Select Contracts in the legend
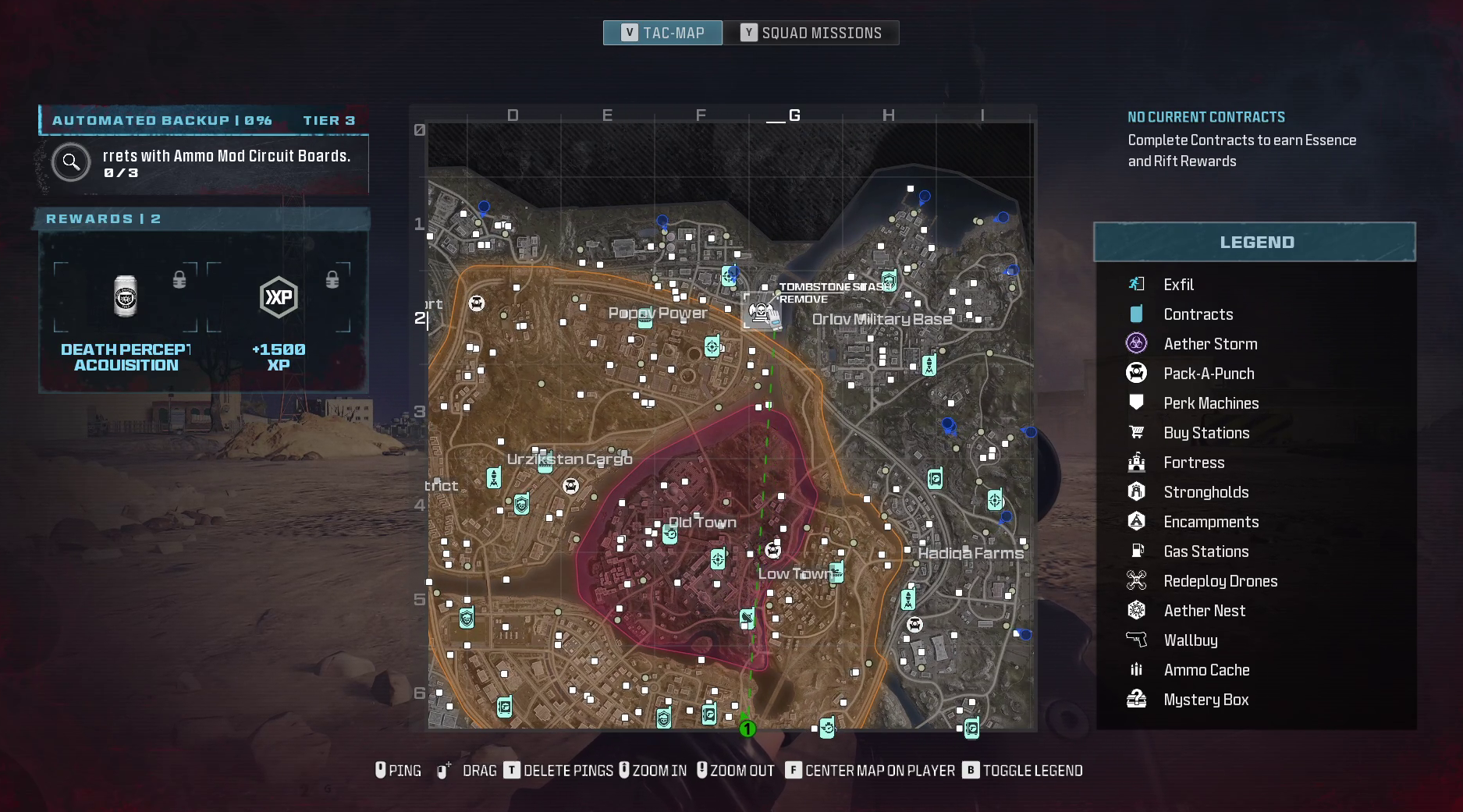Viewport: 1463px width, 812px height. coord(1198,314)
